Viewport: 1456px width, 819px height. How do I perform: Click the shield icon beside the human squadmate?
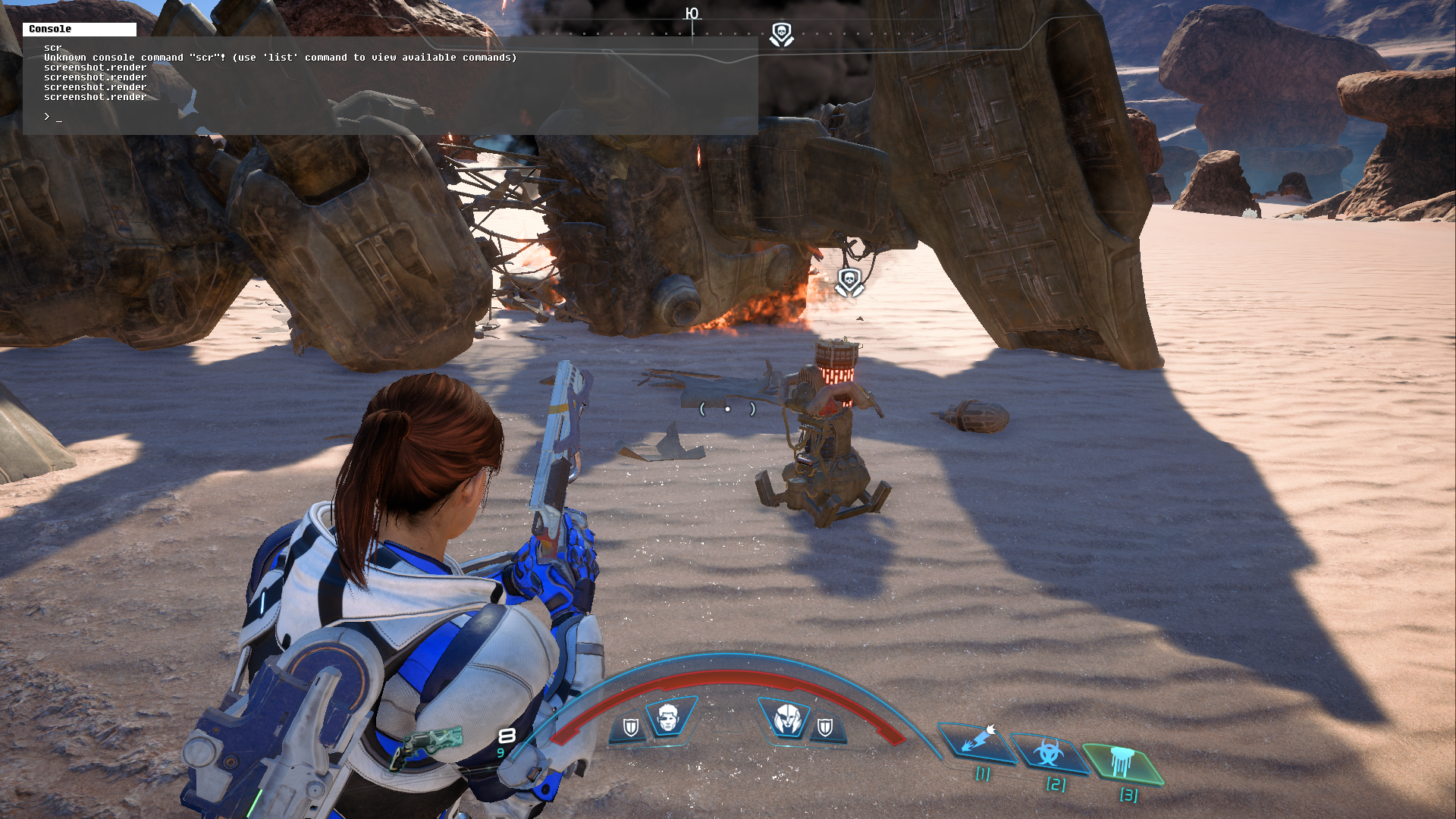click(x=630, y=728)
